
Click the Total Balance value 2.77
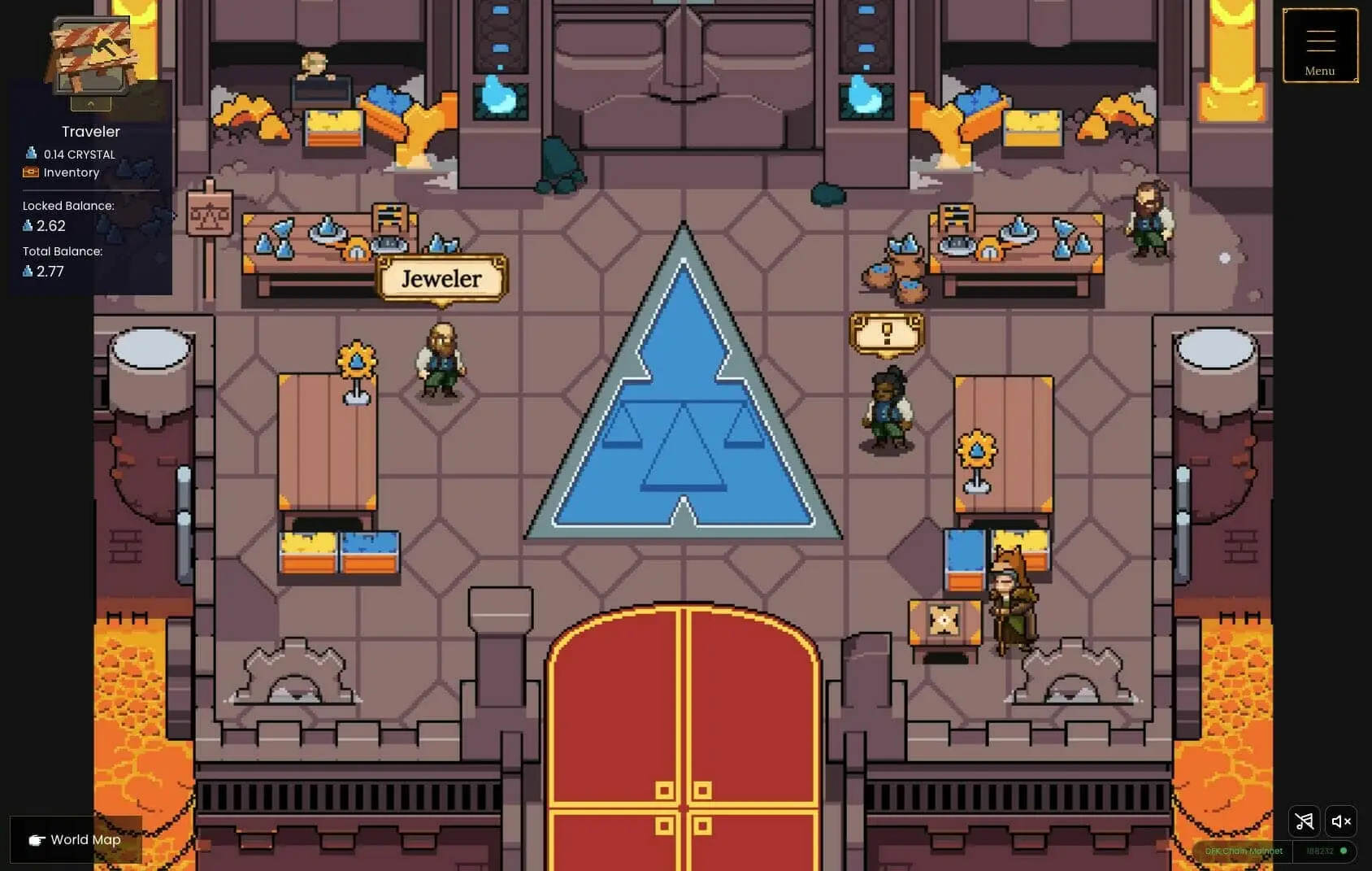tap(50, 272)
